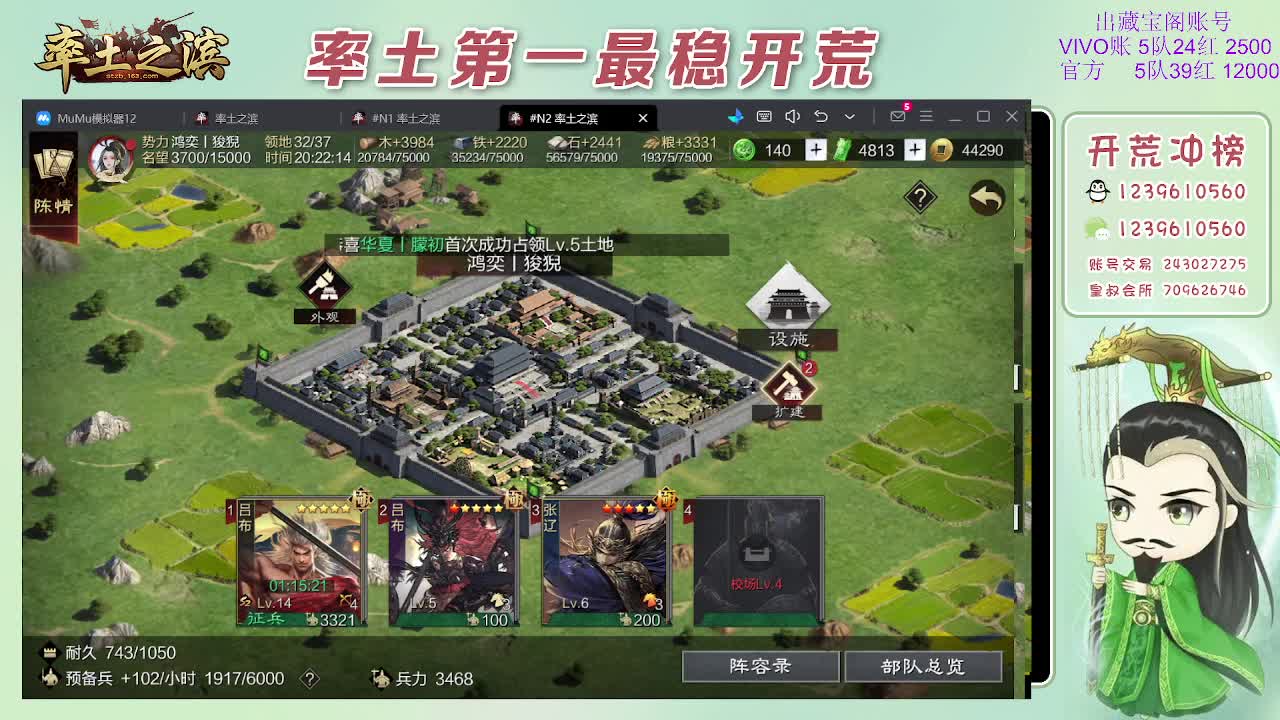The height and width of the screenshot is (720, 1280).
Task: Toggle the keyboard mapping icon
Action: (x=764, y=117)
